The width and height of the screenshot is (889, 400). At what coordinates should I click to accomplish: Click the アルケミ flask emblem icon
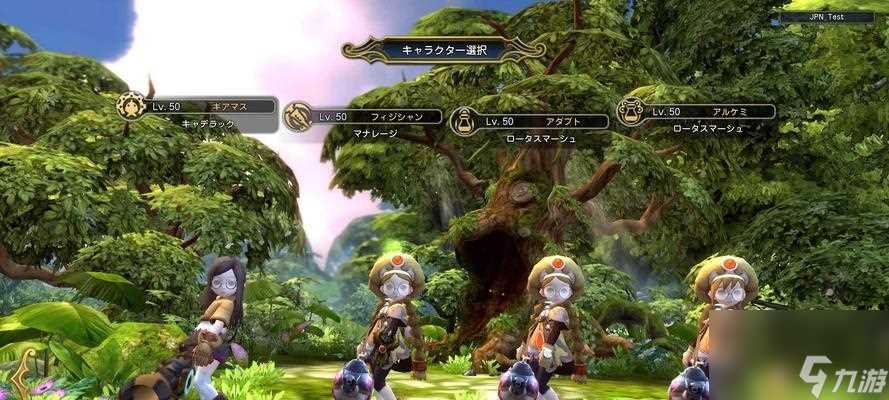tap(630, 112)
